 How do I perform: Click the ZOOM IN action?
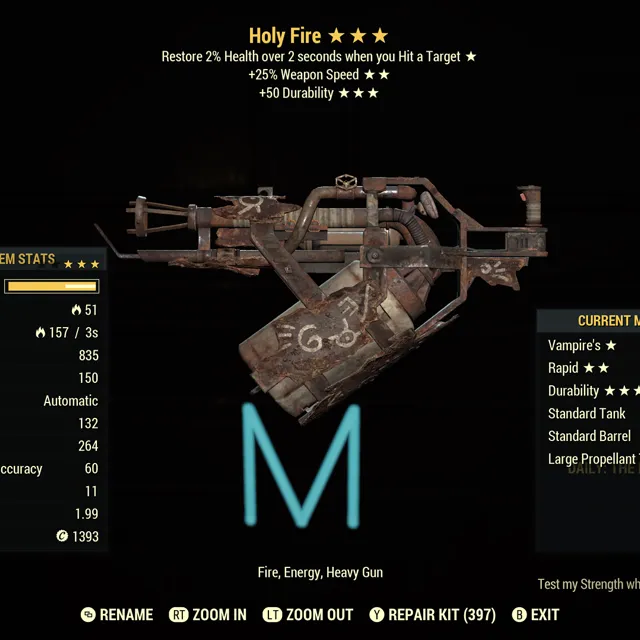point(208,615)
